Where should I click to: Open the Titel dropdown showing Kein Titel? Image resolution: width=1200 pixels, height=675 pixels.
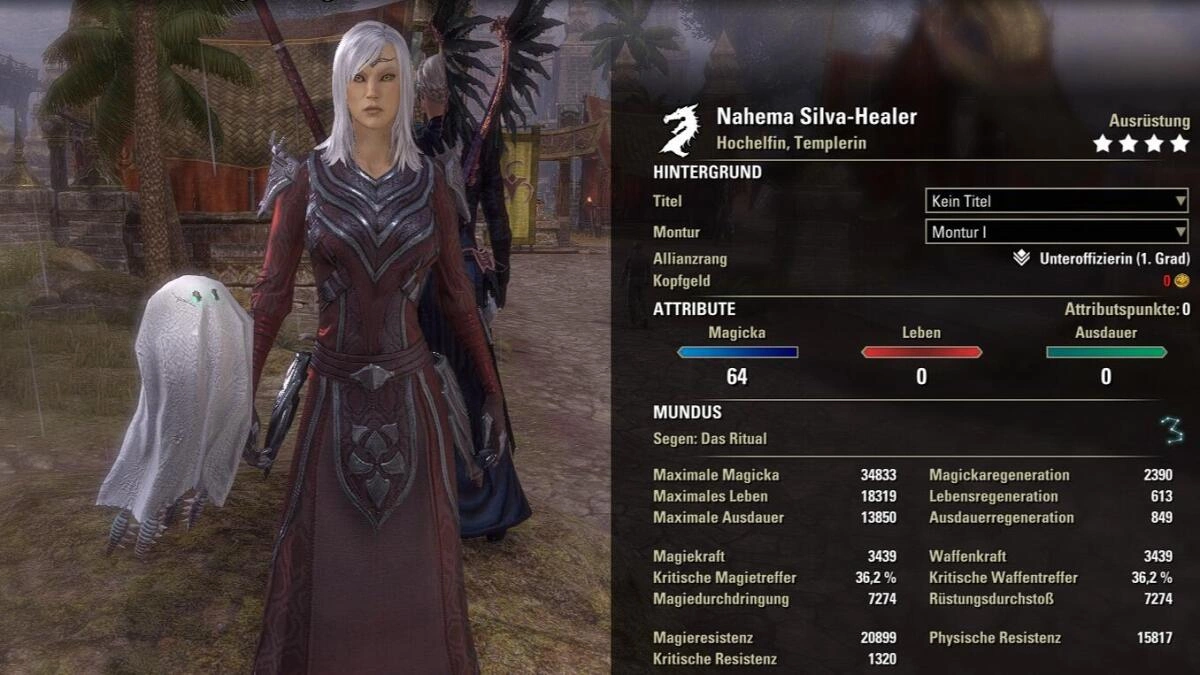[1056, 201]
